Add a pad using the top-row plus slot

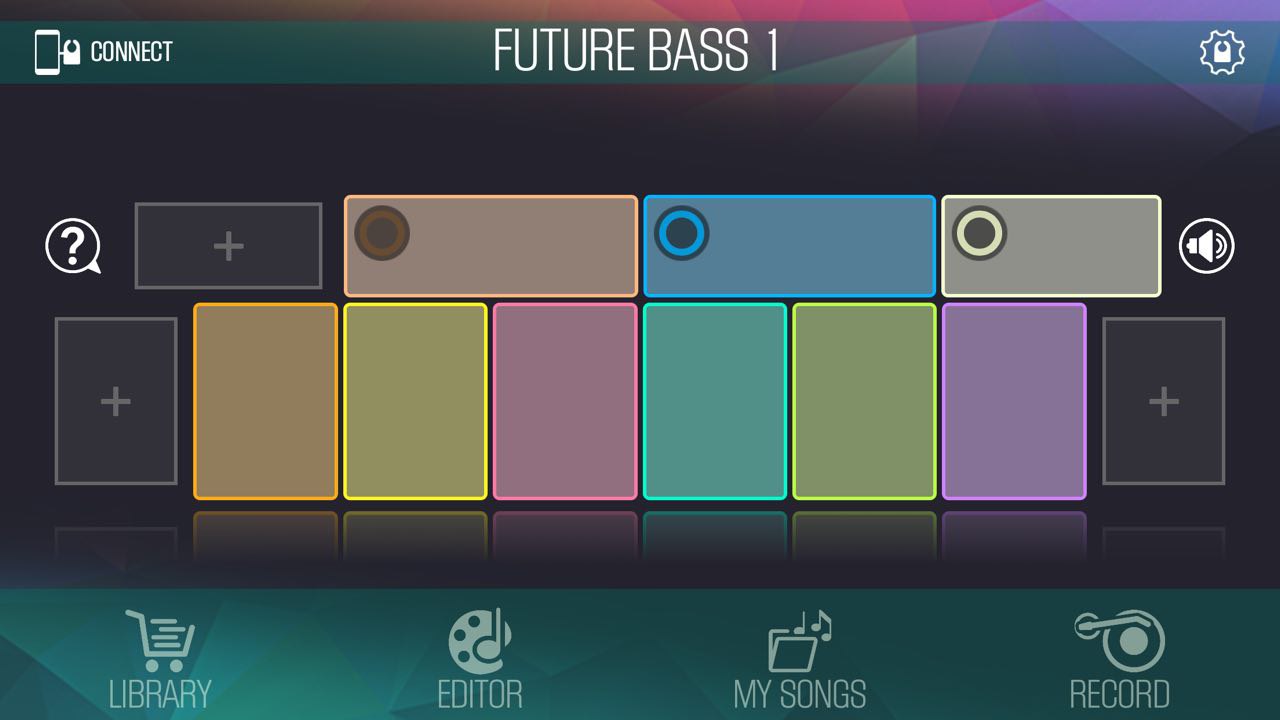coord(228,246)
